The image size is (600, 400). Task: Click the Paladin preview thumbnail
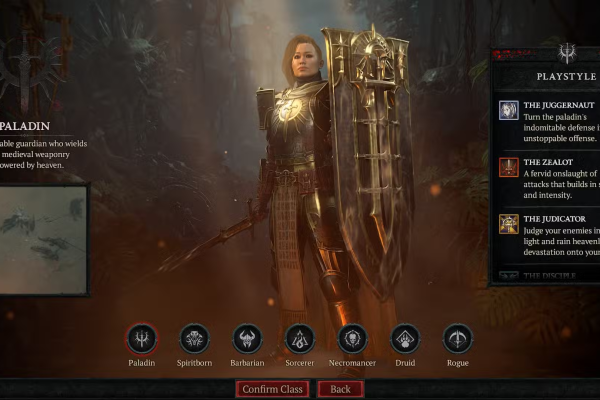[x=42, y=240]
